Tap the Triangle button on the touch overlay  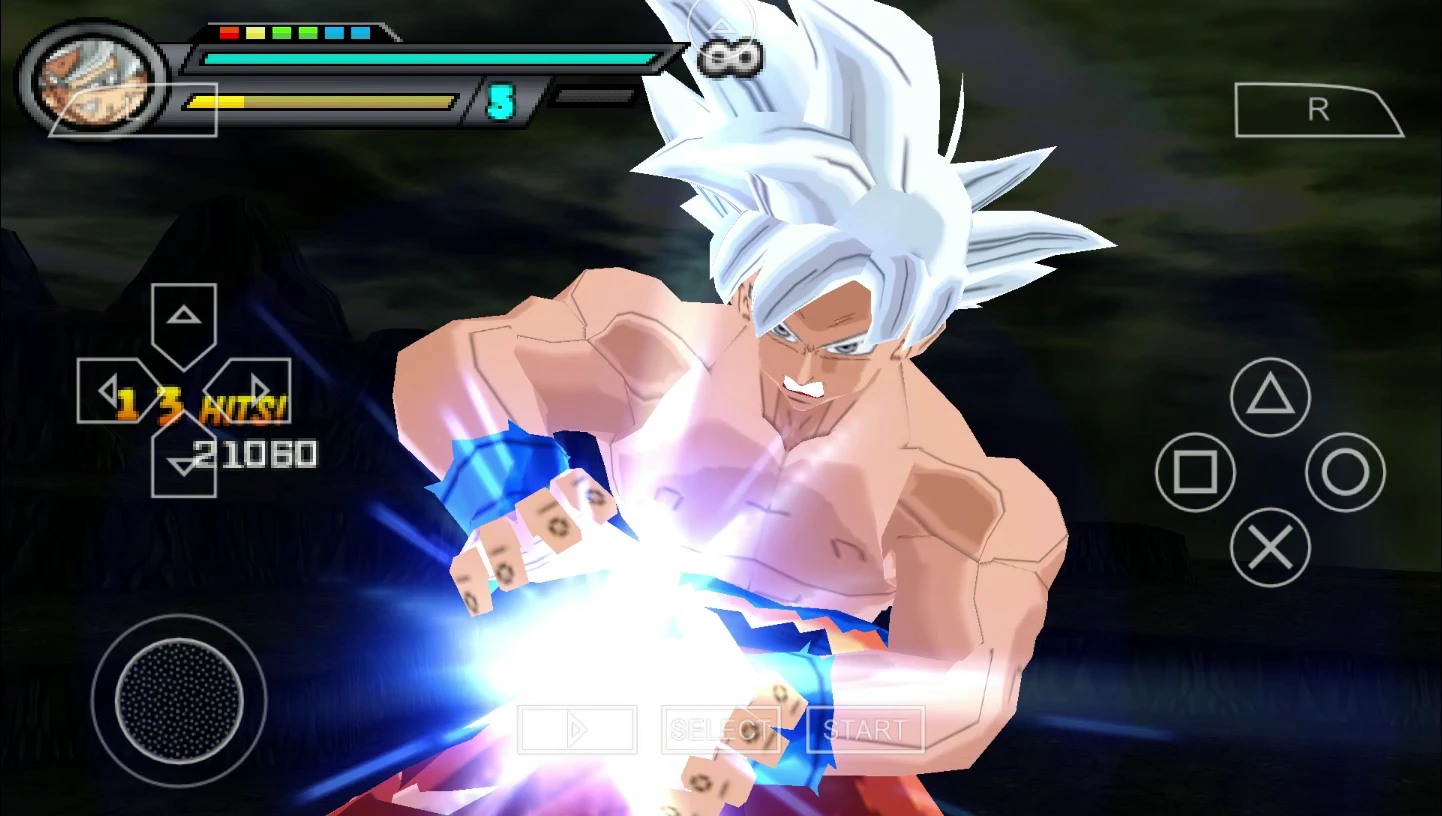1270,398
